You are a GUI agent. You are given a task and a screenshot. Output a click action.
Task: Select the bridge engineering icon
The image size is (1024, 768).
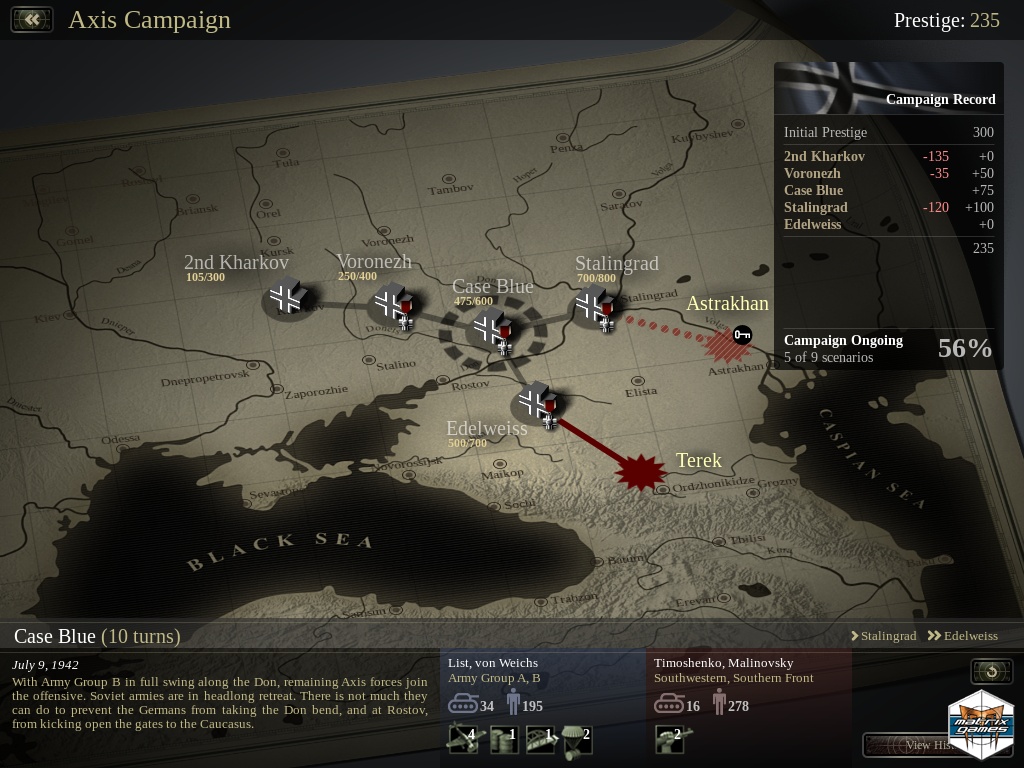tap(540, 739)
